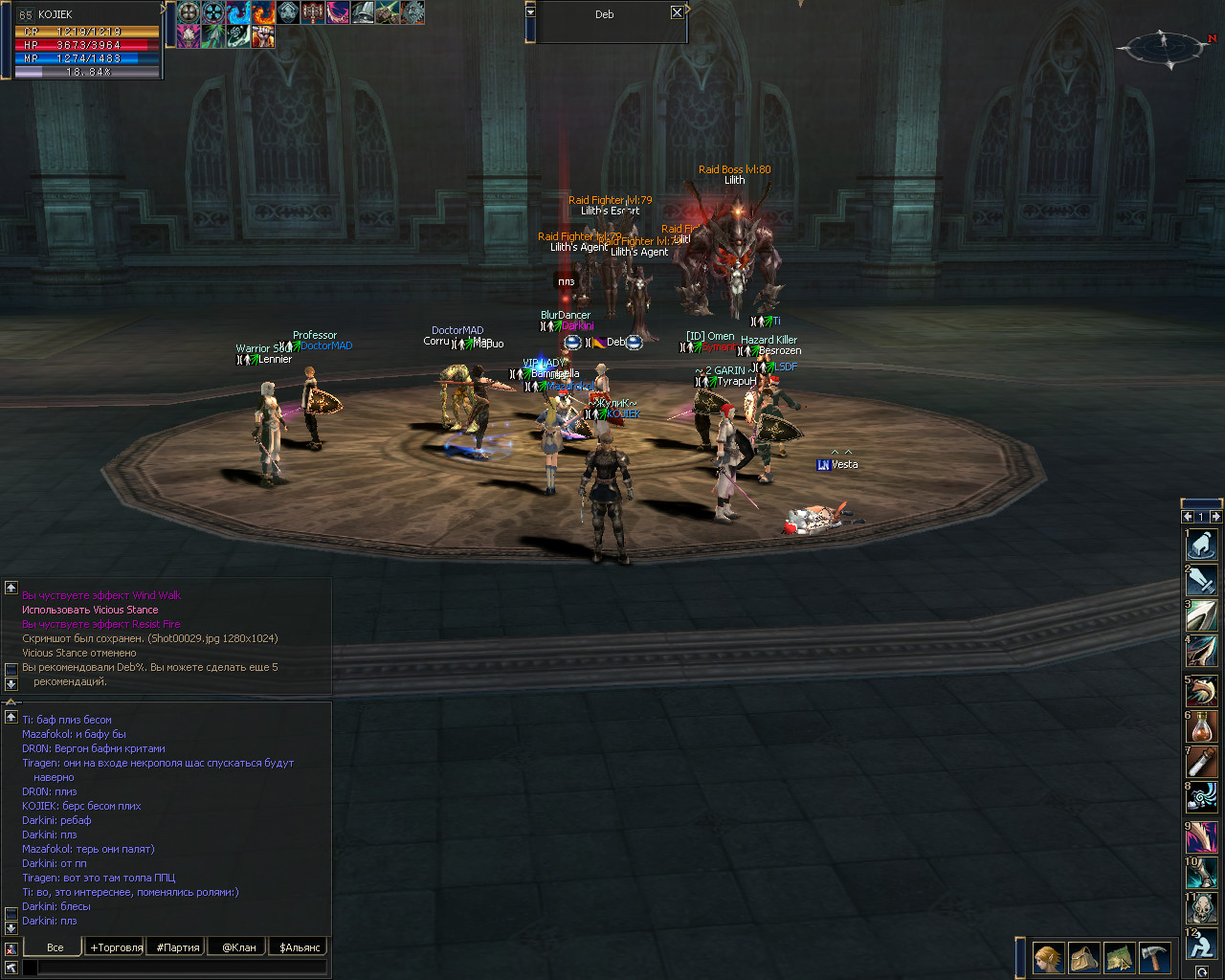Show the $Альянс chat tab
Viewport: 1225px width, 980px height.
point(300,947)
